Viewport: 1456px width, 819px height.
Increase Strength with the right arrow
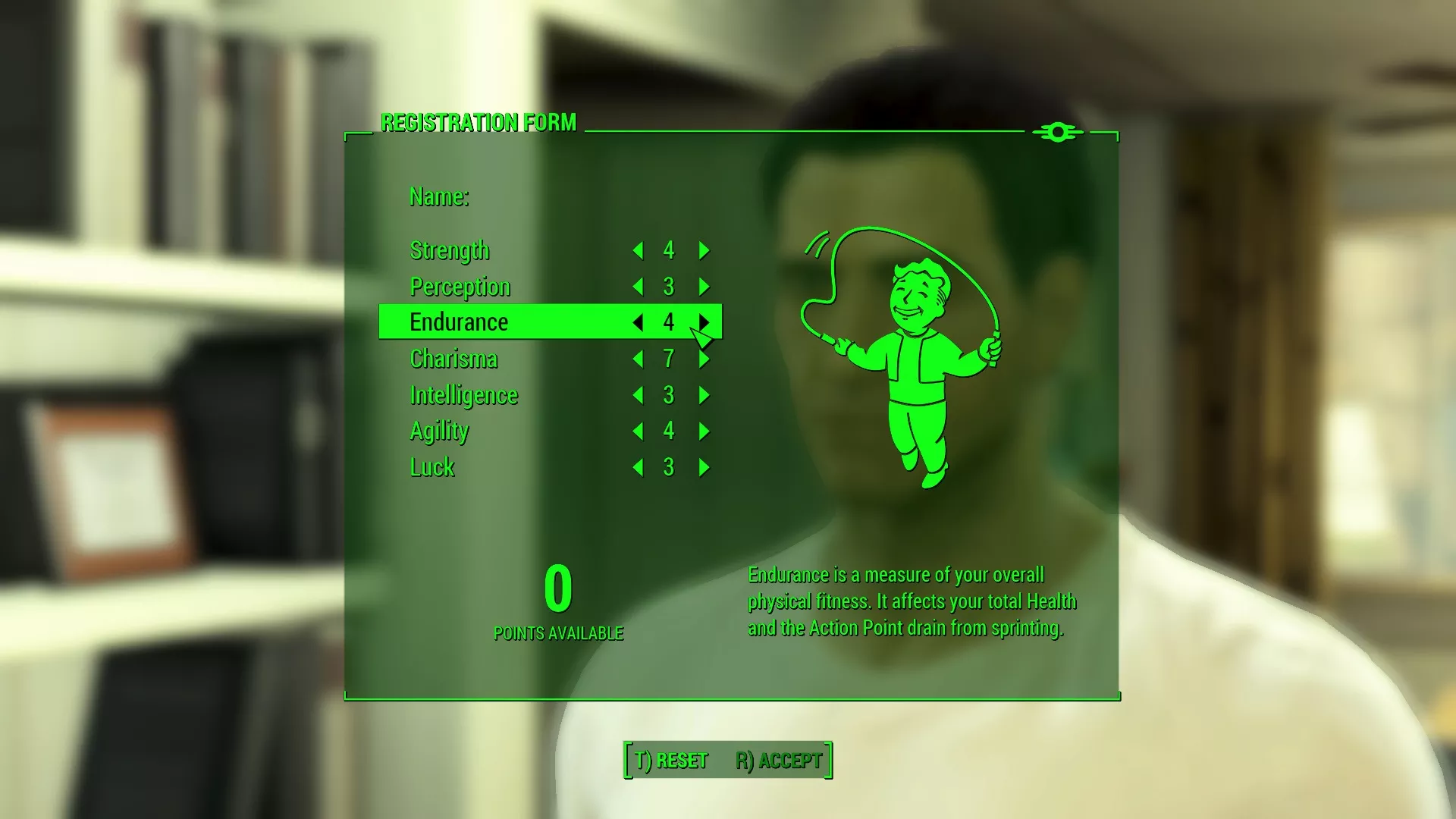[704, 250]
